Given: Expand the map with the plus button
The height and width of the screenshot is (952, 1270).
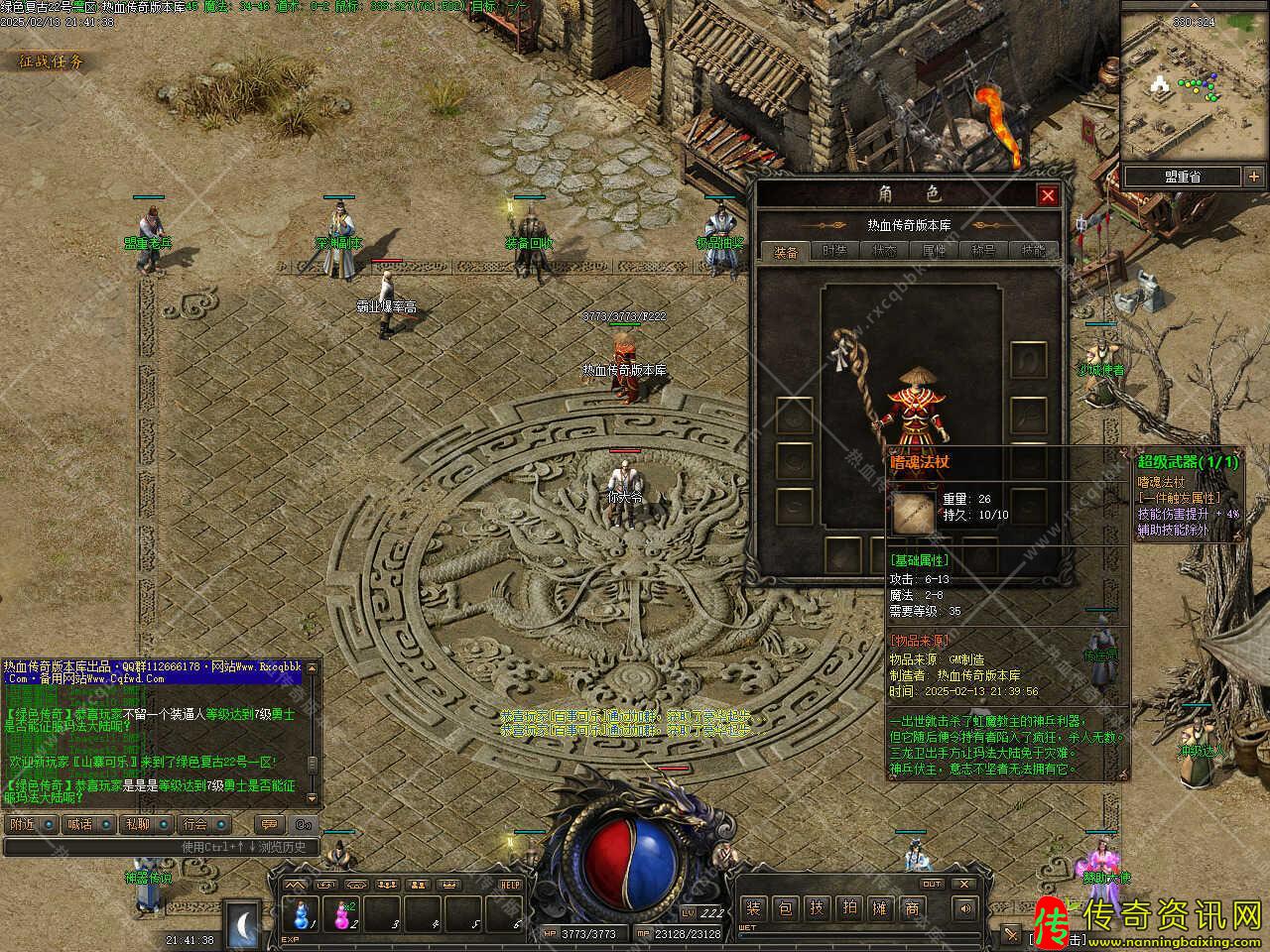Looking at the screenshot, I should click(1253, 177).
